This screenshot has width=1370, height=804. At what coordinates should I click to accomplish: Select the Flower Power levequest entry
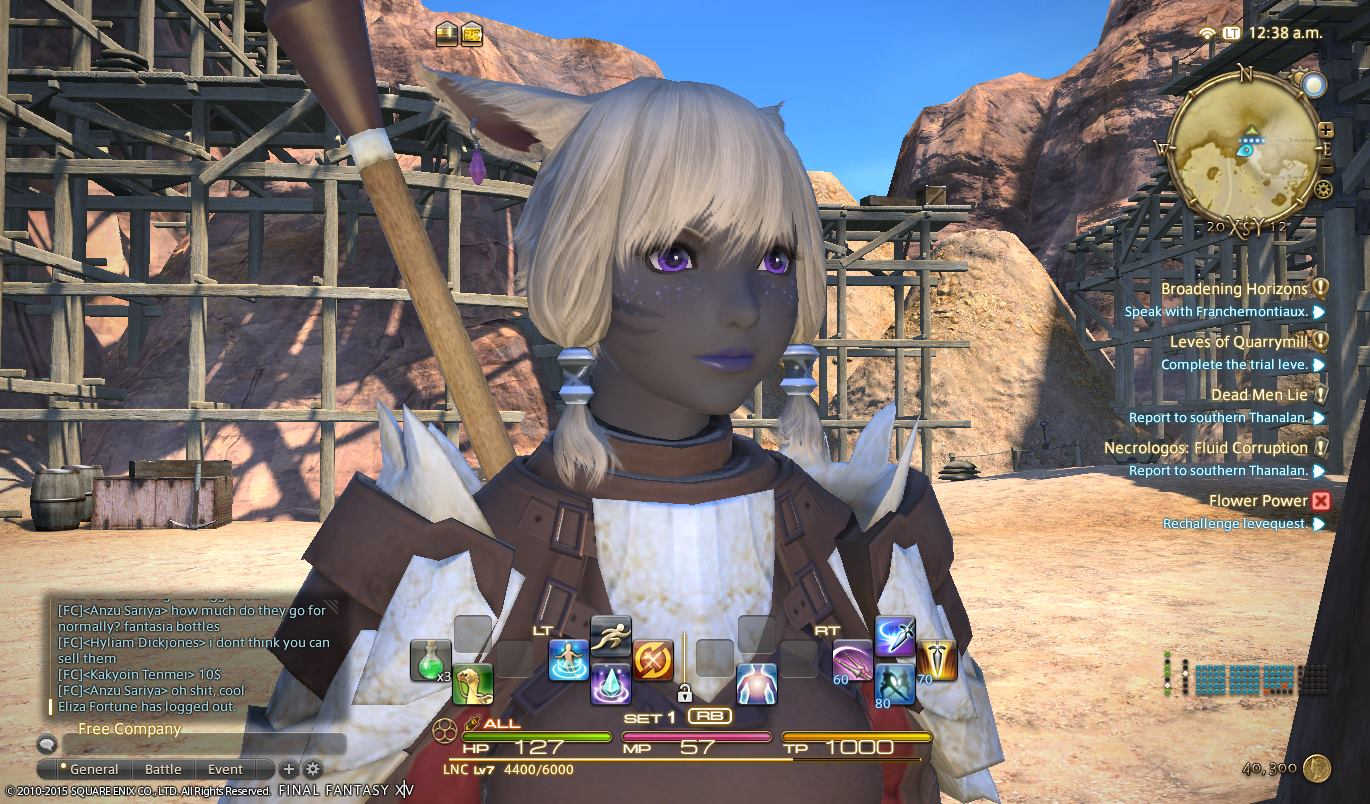point(1258,501)
